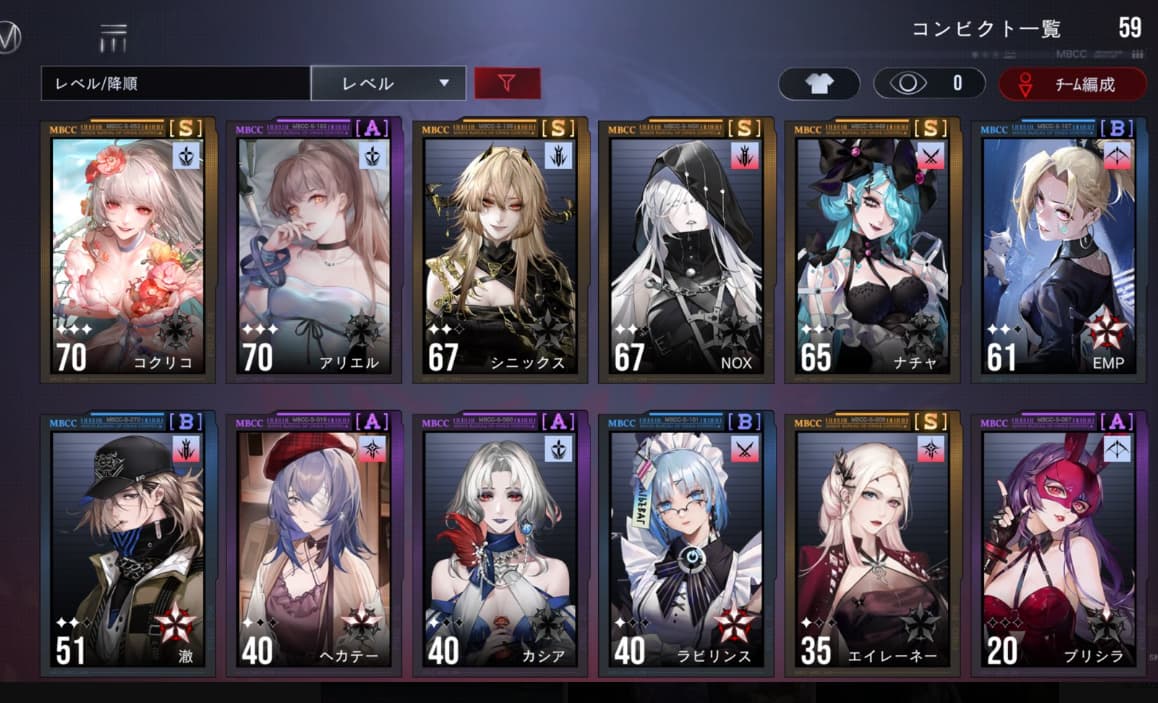Open the EMP character card
This screenshot has height=703, width=1158.
tap(1058, 252)
